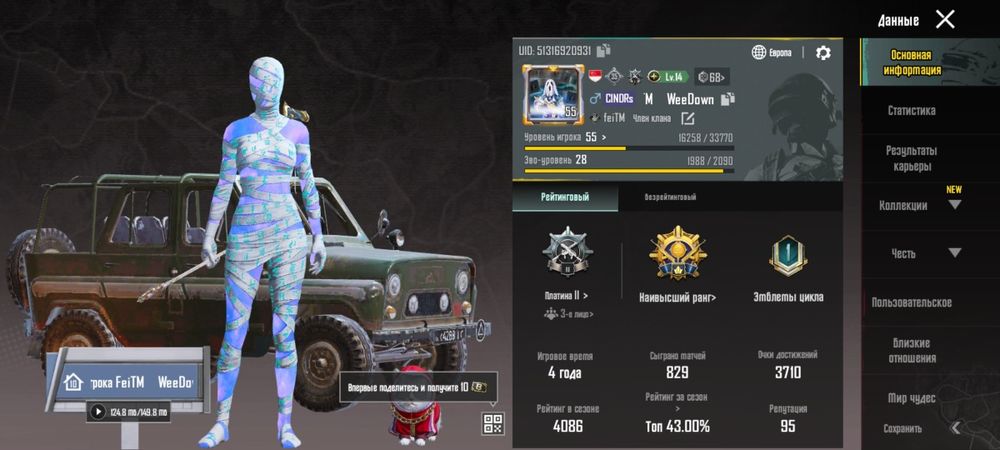Screen dimensions: 1000x450
Task: Copy the UID number
Action: [x=604, y=51]
